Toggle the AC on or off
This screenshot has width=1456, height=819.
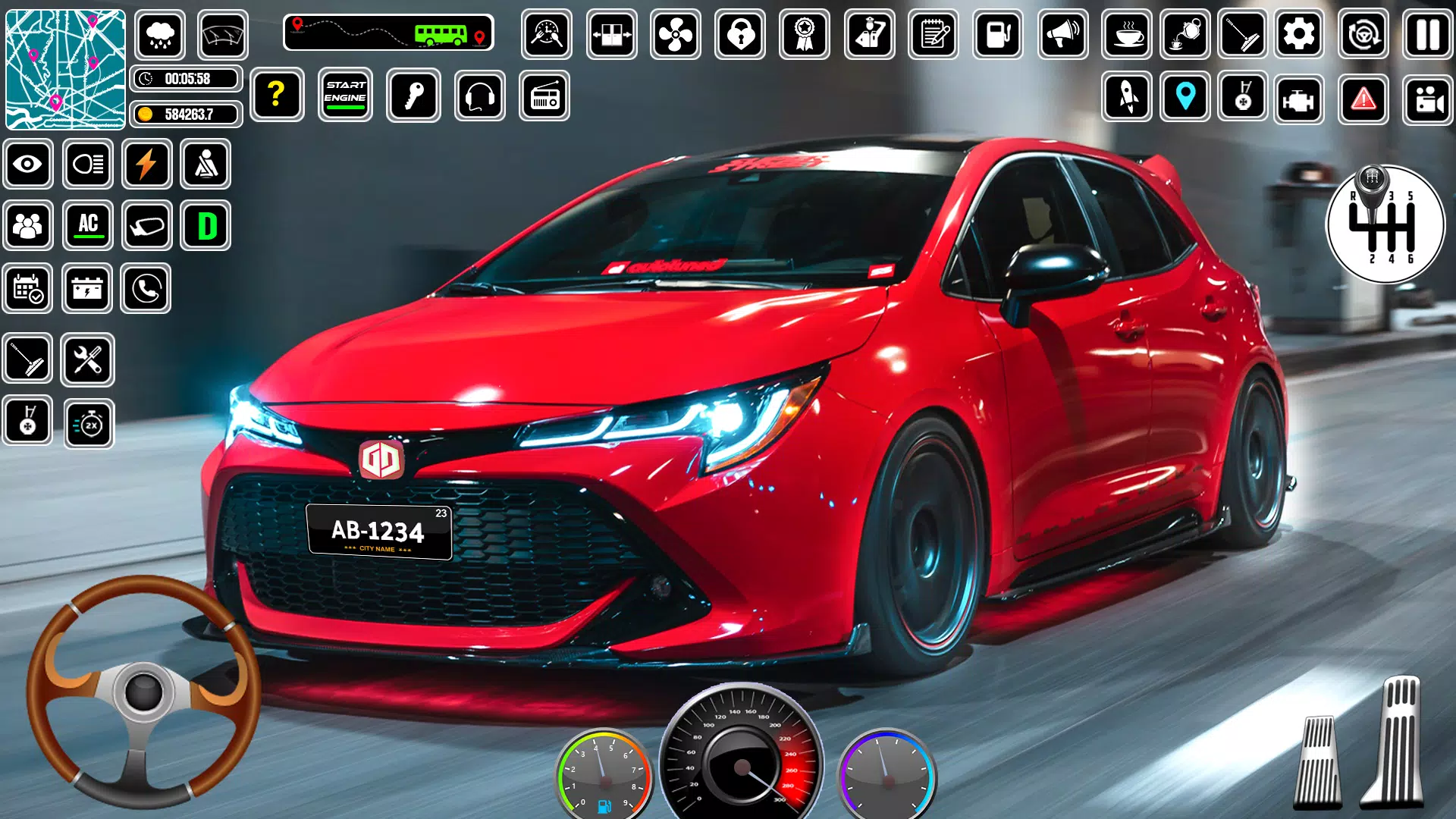pyautogui.click(x=87, y=225)
